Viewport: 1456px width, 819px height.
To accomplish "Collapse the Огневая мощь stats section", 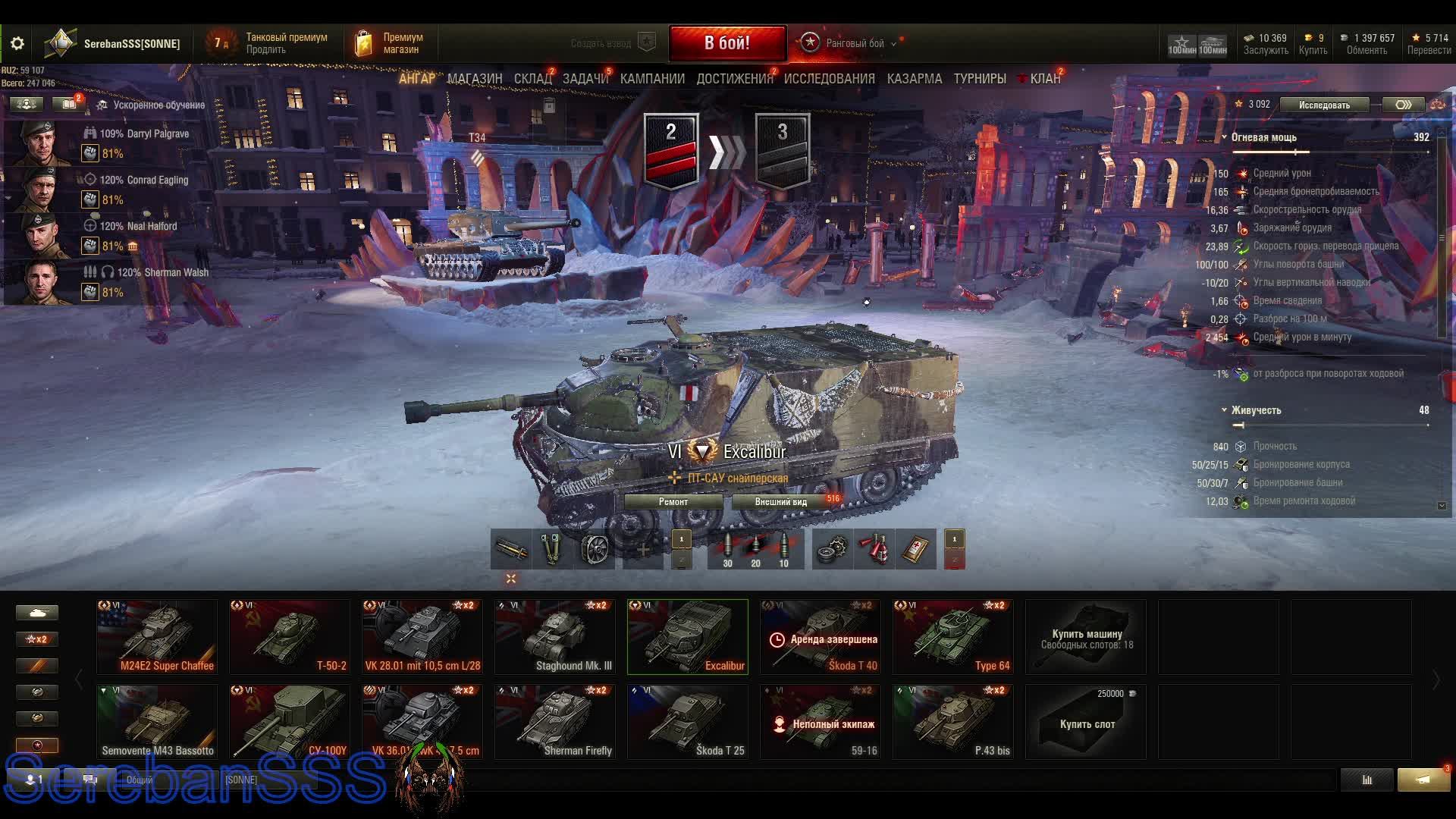I will [1225, 137].
